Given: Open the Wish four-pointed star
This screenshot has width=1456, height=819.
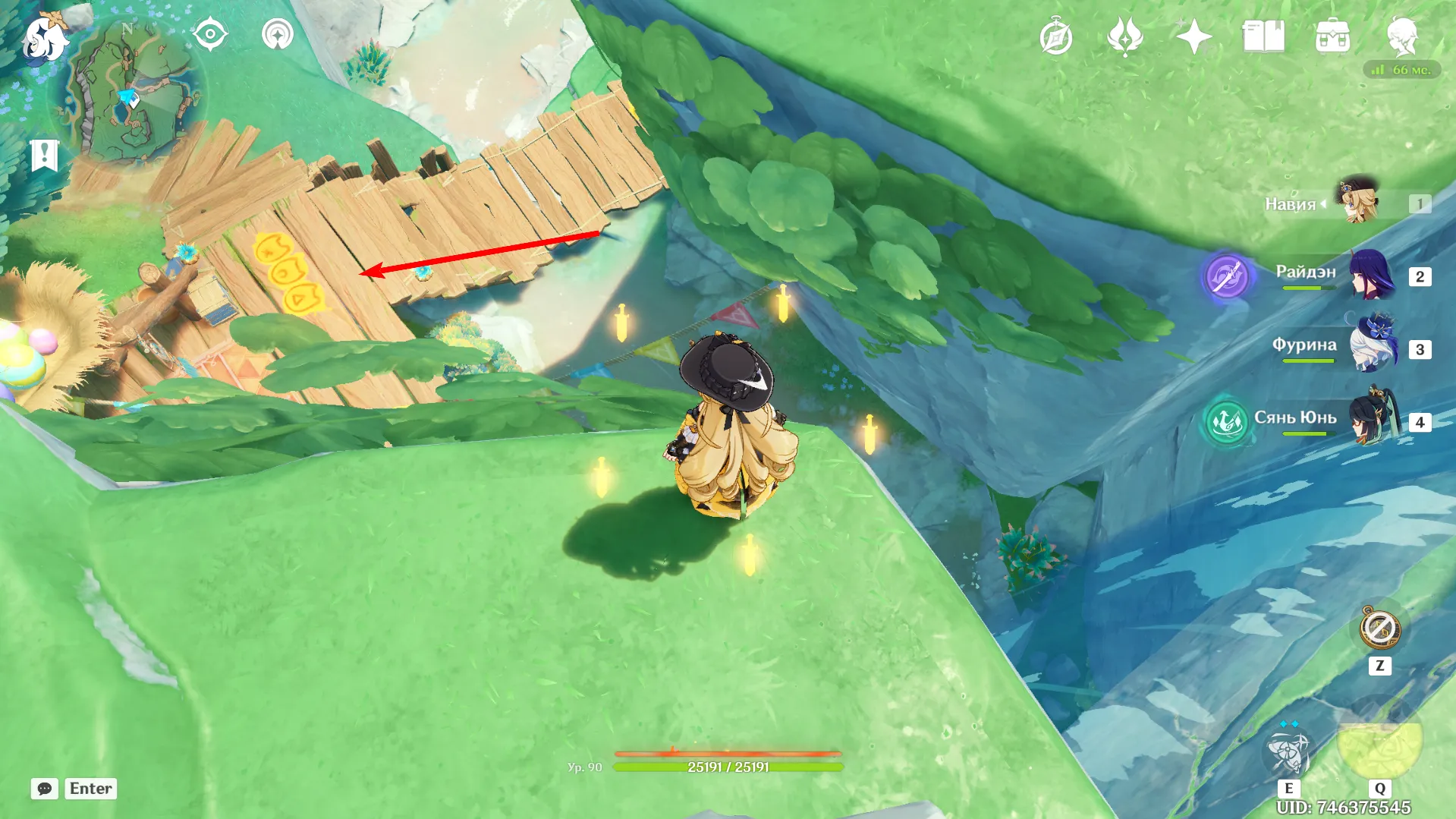Looking at the screenshot, I should pos(1193,36).
